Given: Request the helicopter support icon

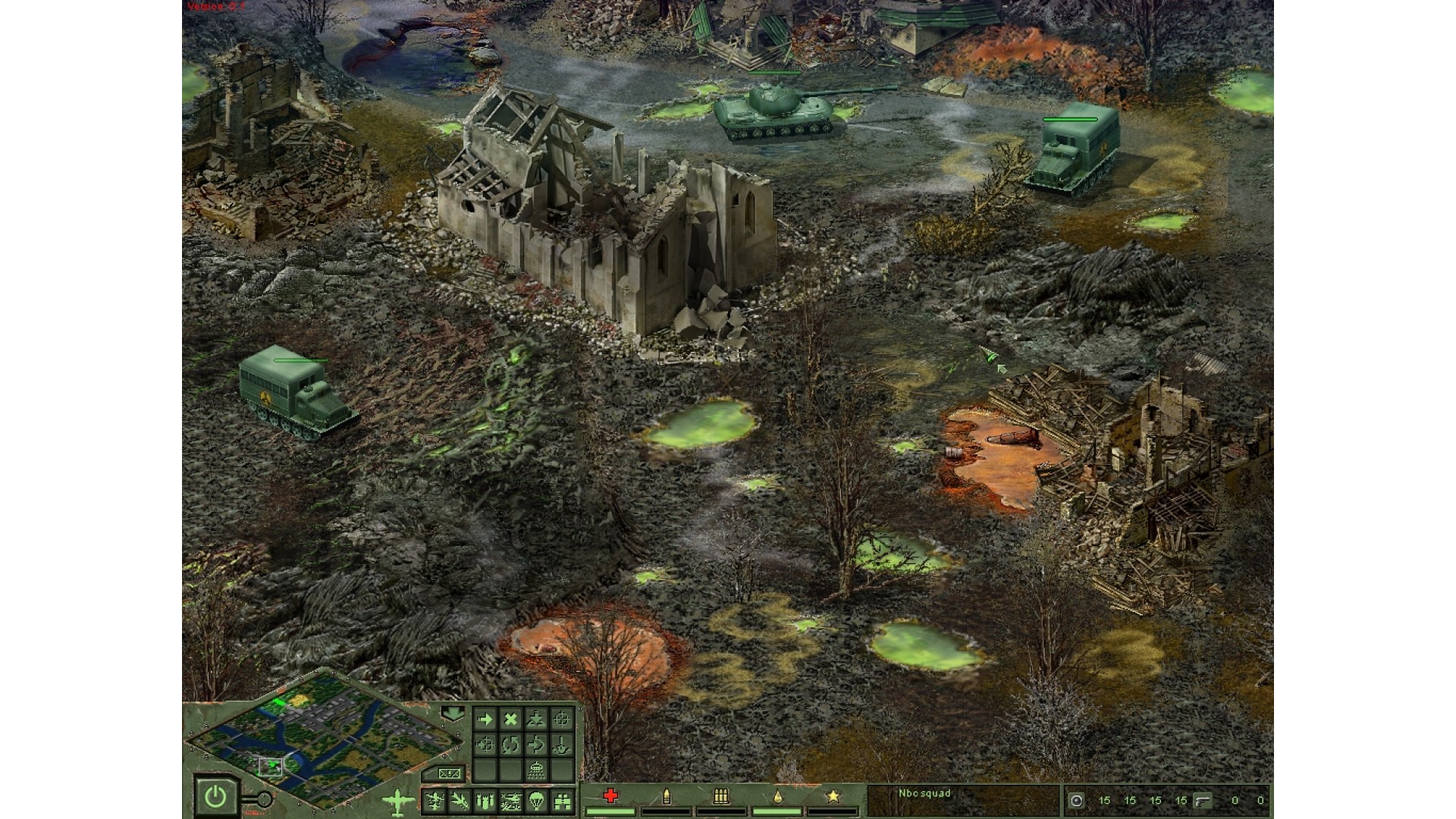Looking at the screenshot, I should coord(510,800).
